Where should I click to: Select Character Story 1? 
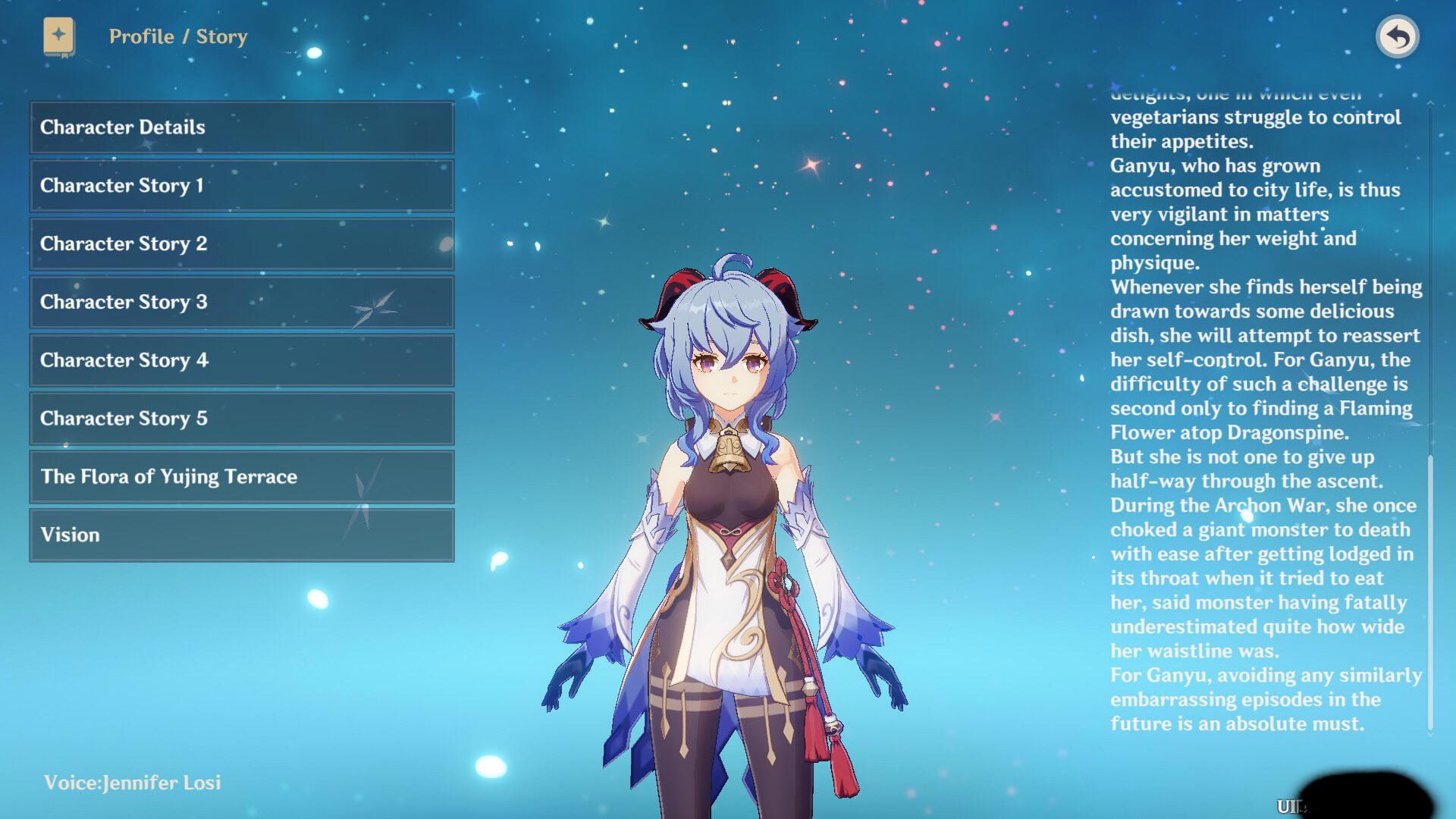click(242, 186)
